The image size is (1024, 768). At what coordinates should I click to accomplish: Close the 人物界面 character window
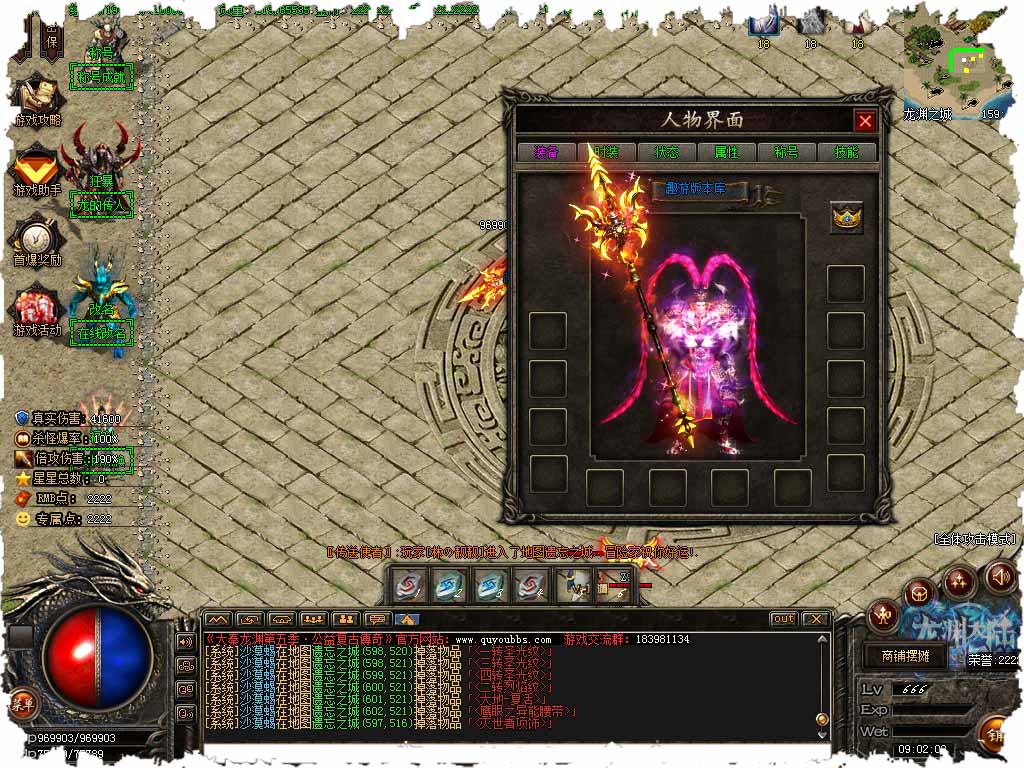coord(865,122)
